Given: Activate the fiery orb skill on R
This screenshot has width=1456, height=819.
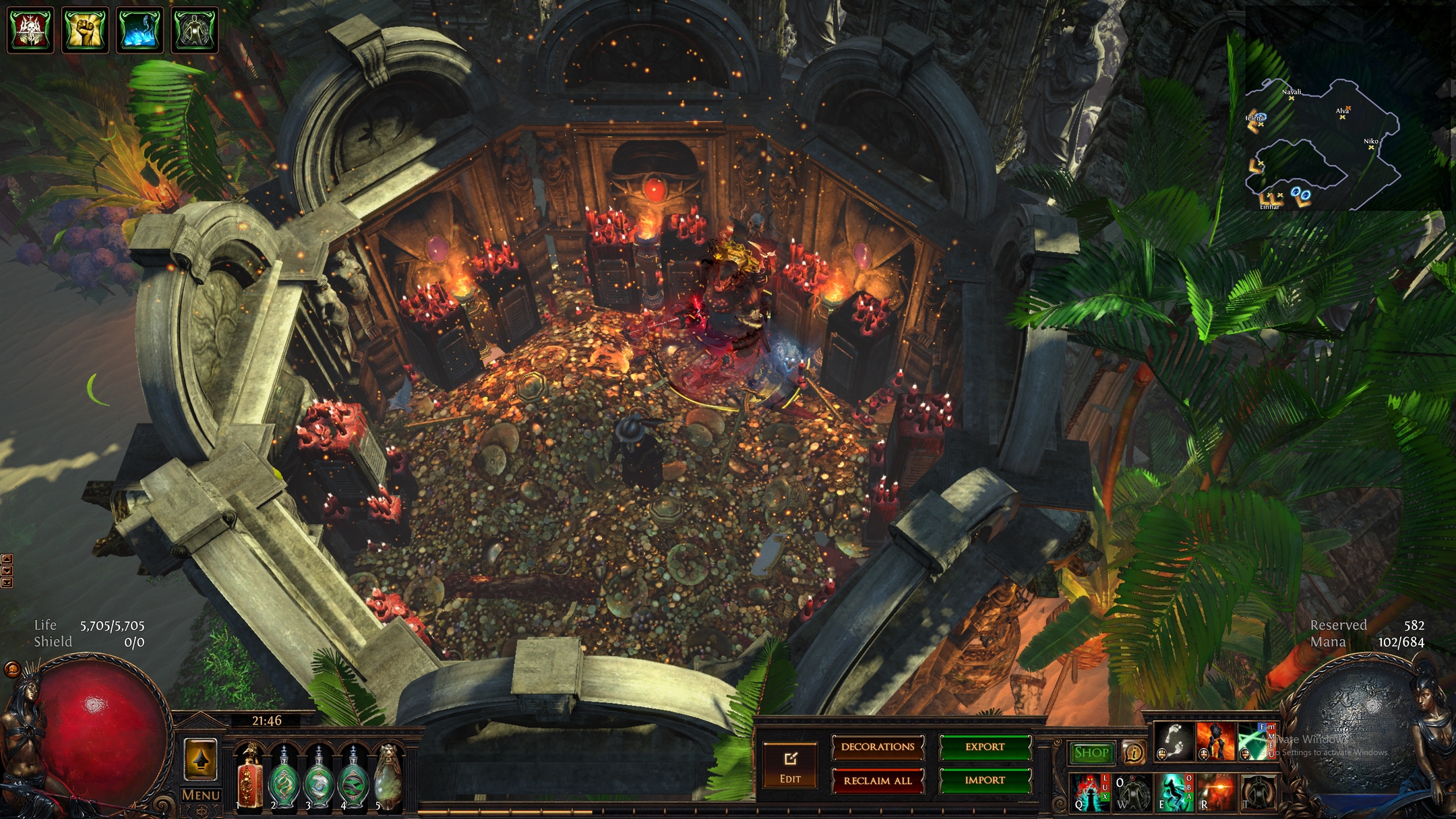Looking at the screenshot, I should pos(1215,792).
